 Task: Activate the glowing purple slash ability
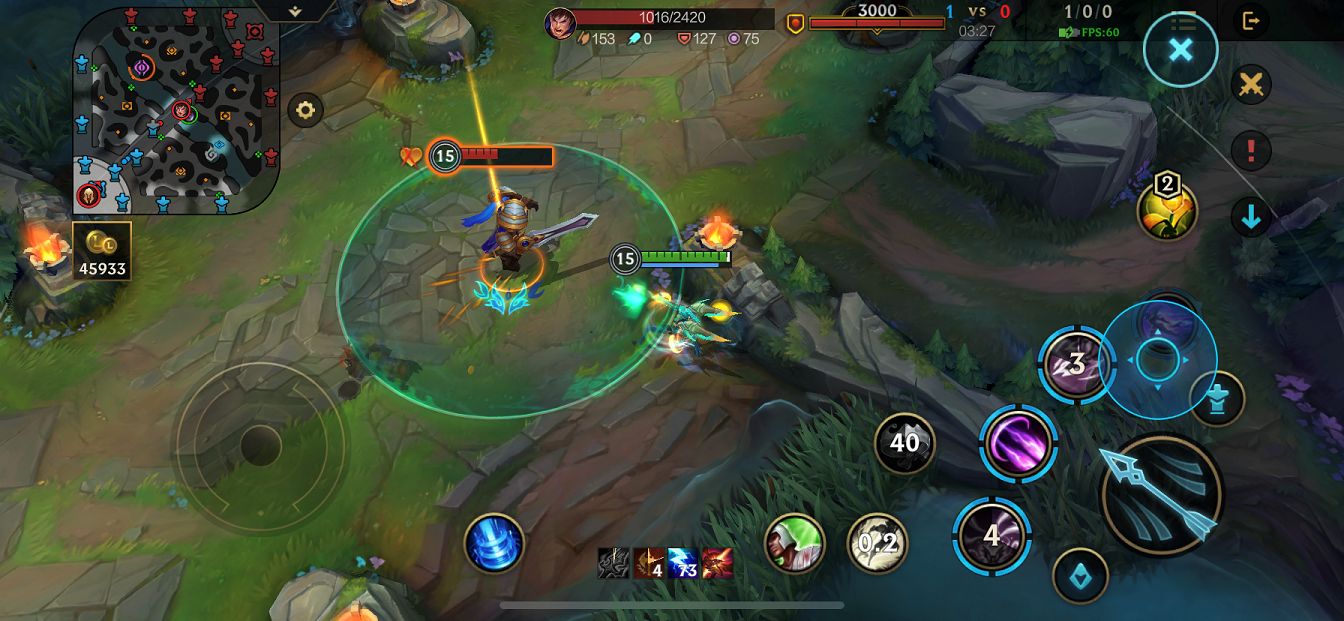pyautogui.click(x=1018, y=442)
